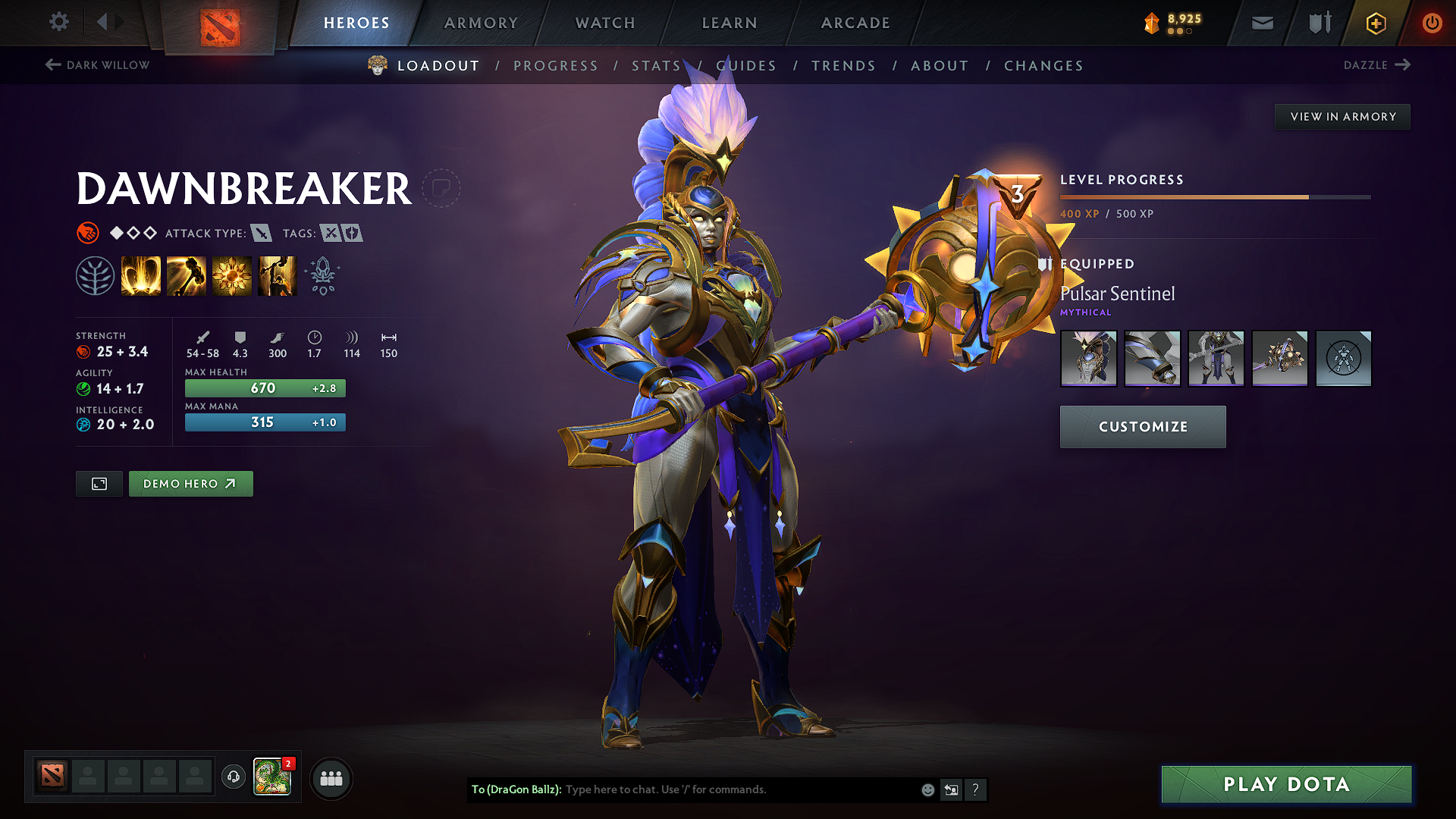Image resolution: width=1456 pixels, height=819 pixels.
Task: Open Dota Plus with the gold hexagon icon
Action: coord(1375,23)
